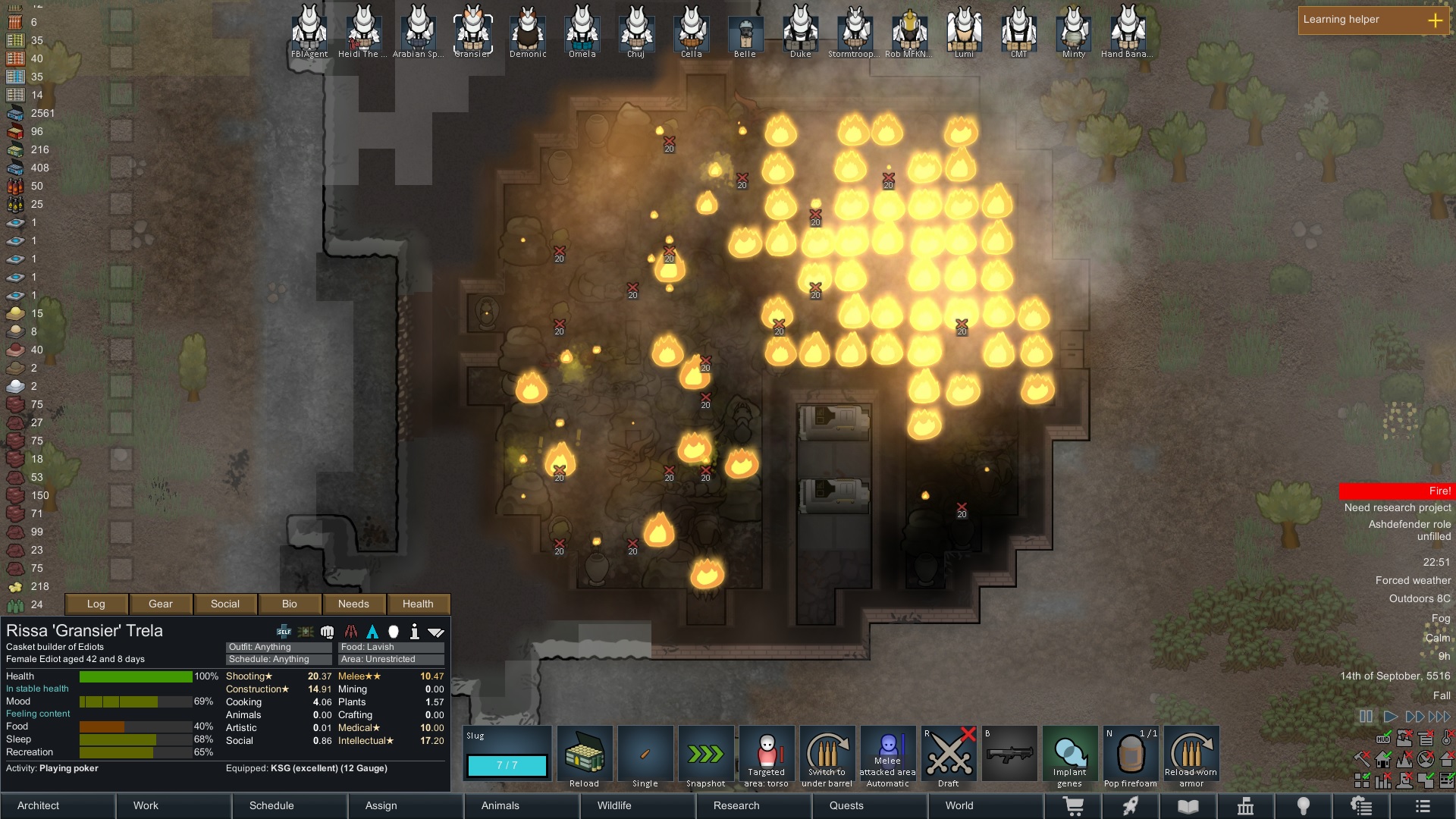Open the Work tab
Viewport: 1456px width, 819px height.
(146, 805)
